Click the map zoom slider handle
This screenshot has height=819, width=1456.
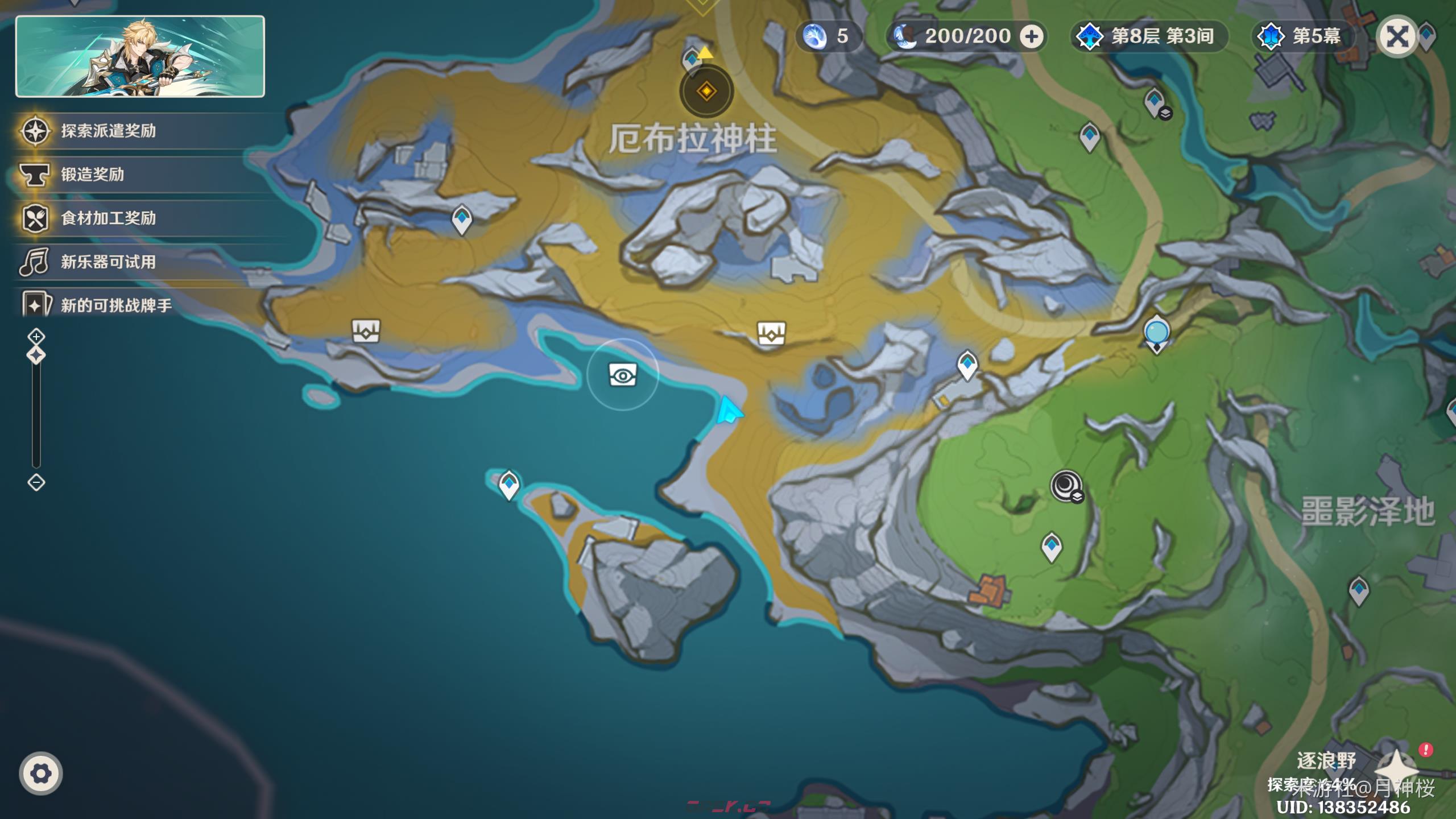pos(36,355)
